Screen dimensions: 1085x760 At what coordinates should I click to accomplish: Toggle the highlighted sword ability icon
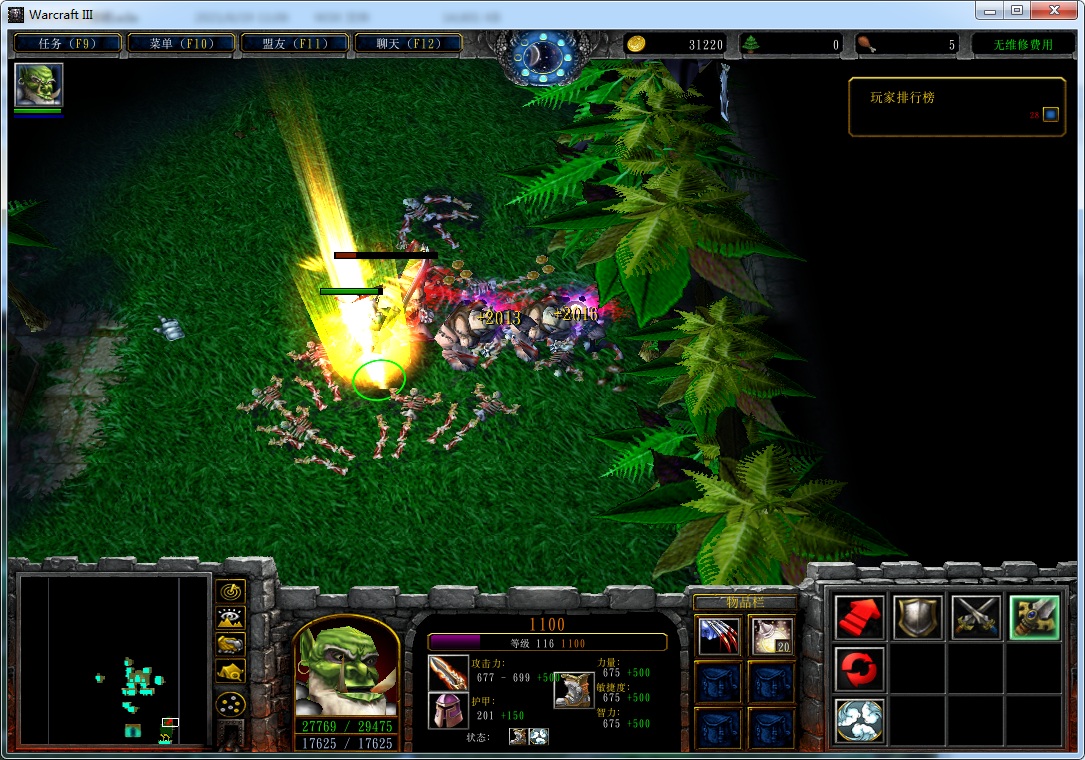1033,618
